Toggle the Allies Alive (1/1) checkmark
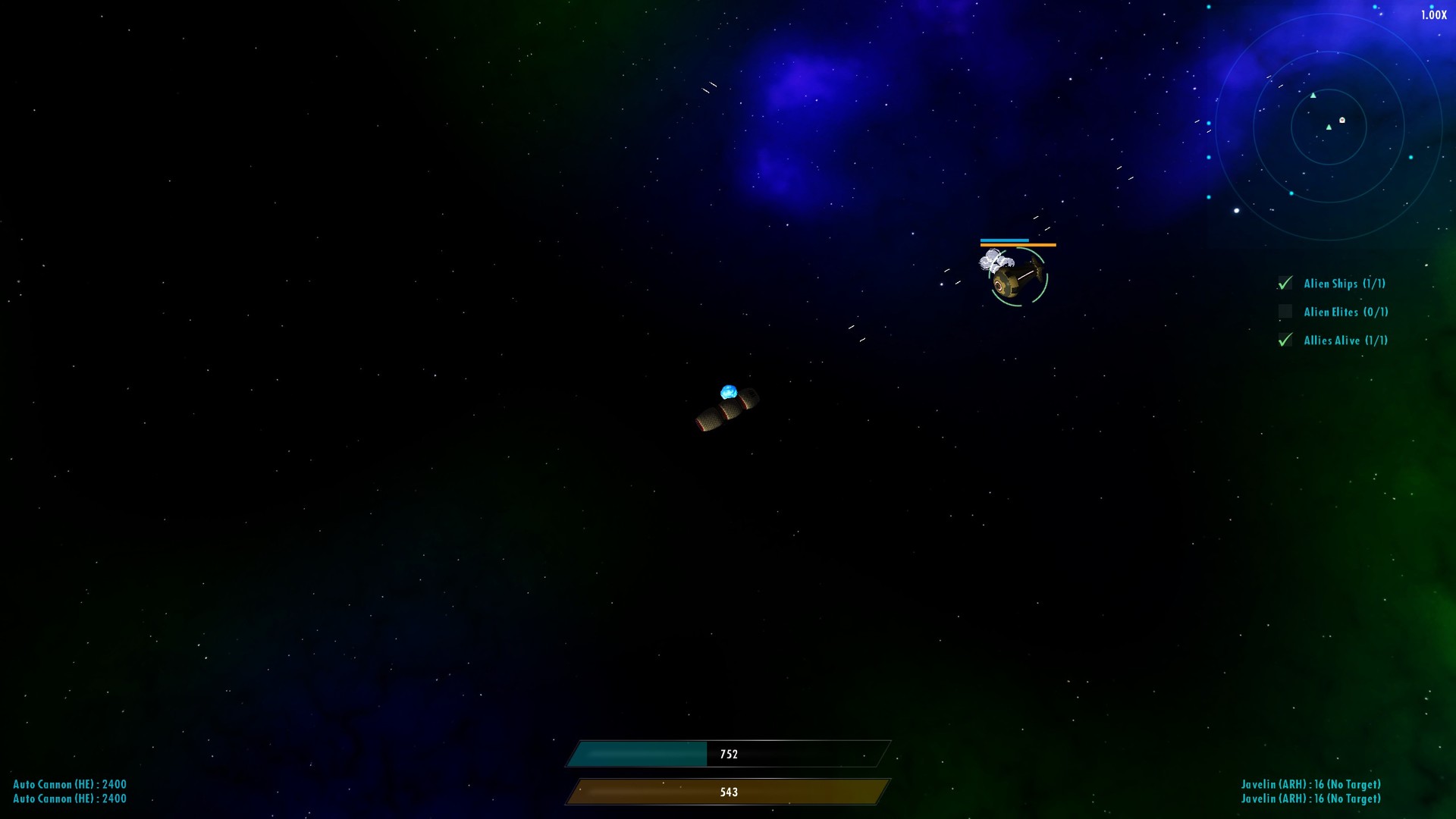Viewport: 1456px width, 819px height. click(x=1285, y=340)
